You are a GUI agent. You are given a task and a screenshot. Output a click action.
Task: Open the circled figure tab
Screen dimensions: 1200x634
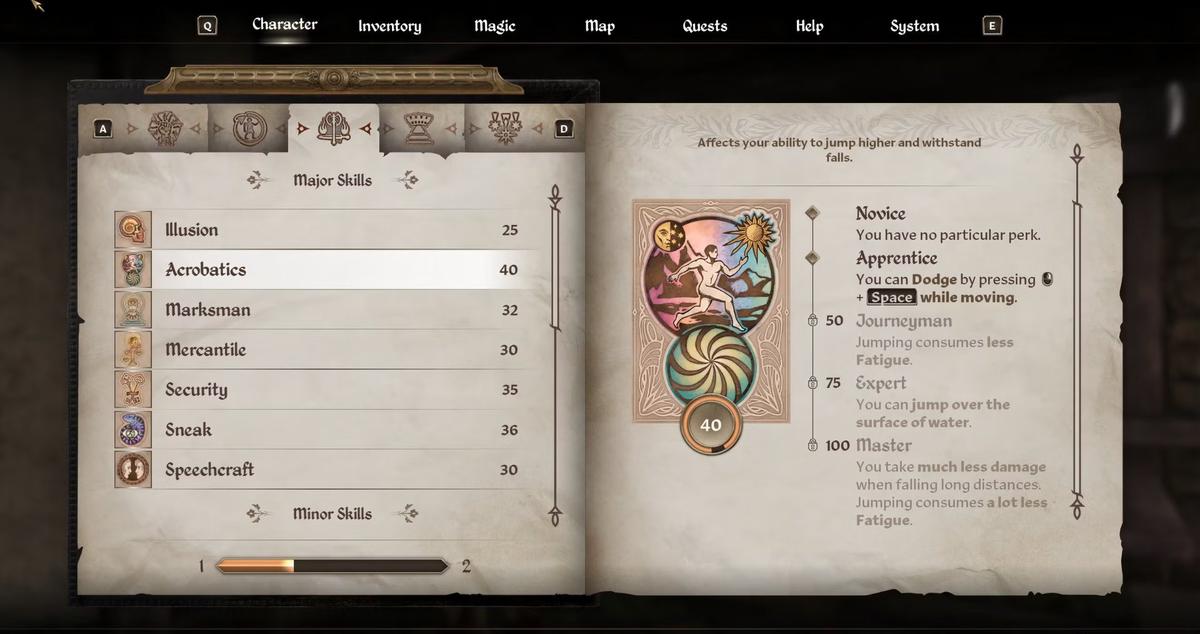click(x=246, y=128)
